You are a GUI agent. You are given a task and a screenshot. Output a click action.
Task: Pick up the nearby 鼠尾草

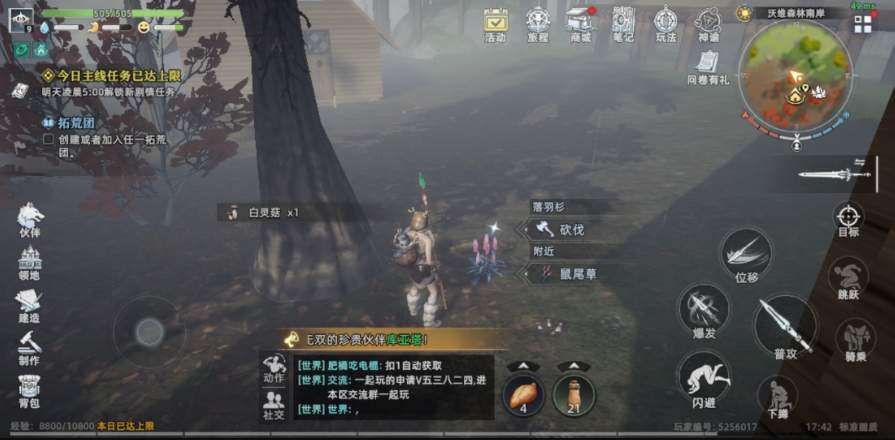[568, 273]
